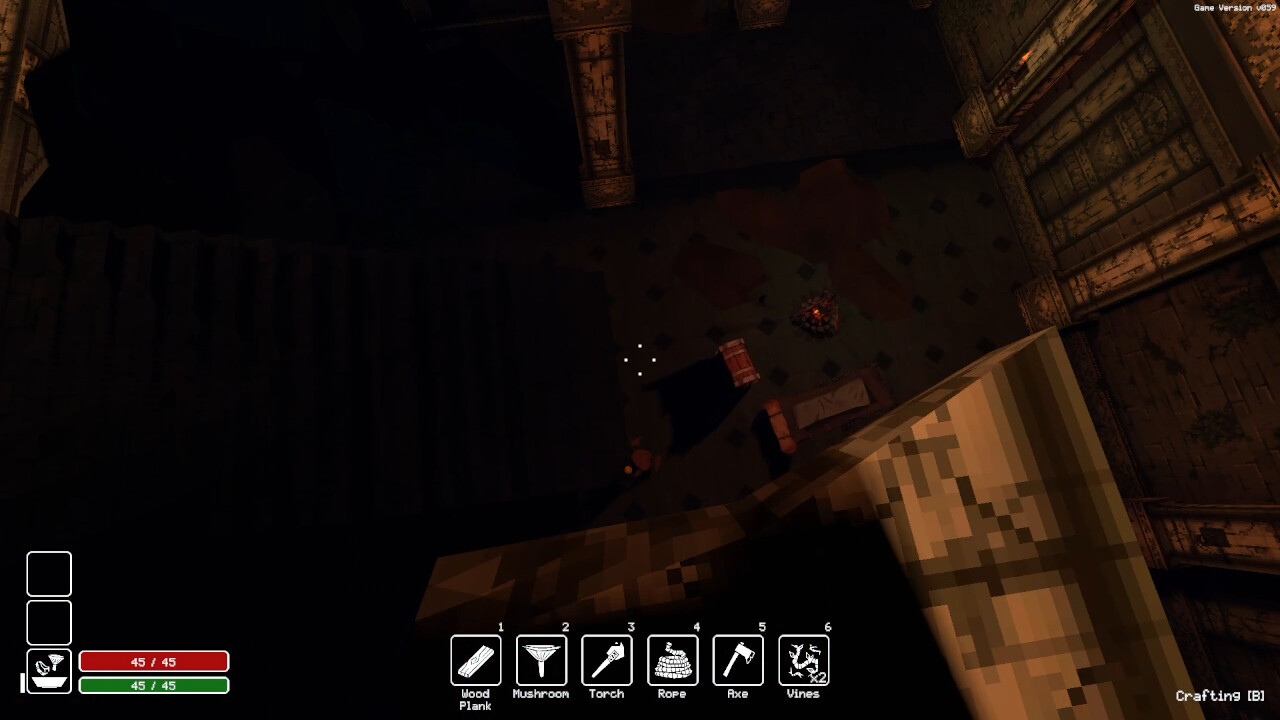Viewport: 1280px width, 720px height.
Task: Click the x2 quantity badge on the Vines
Action: tap(818, 678)
